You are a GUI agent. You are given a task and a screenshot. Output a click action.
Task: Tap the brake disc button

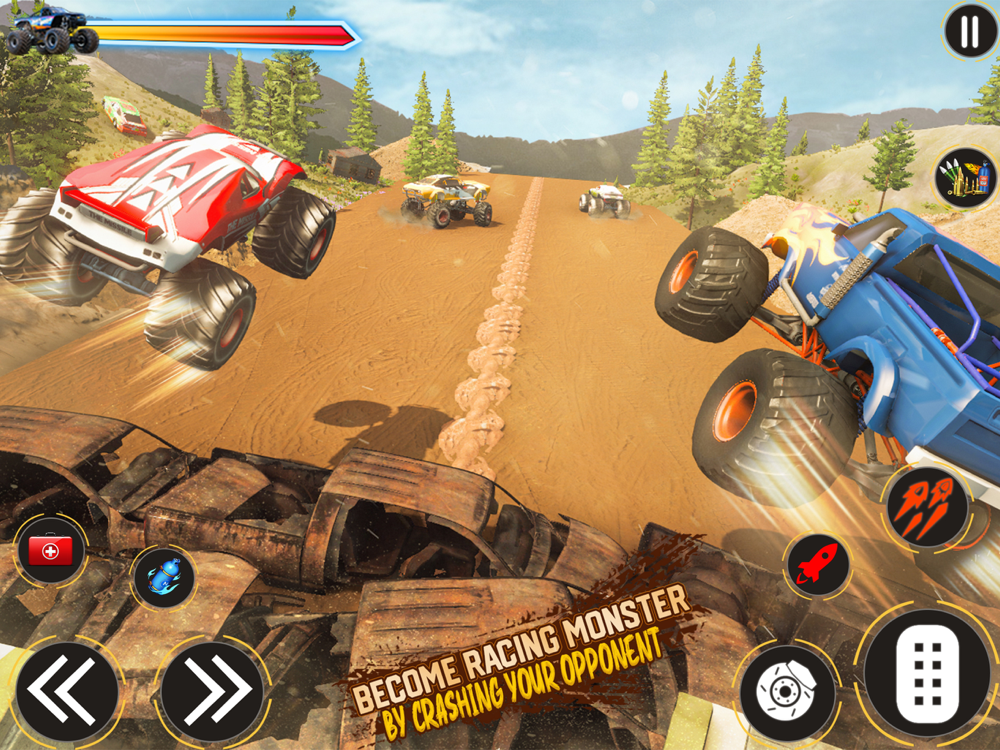[786, 692]
